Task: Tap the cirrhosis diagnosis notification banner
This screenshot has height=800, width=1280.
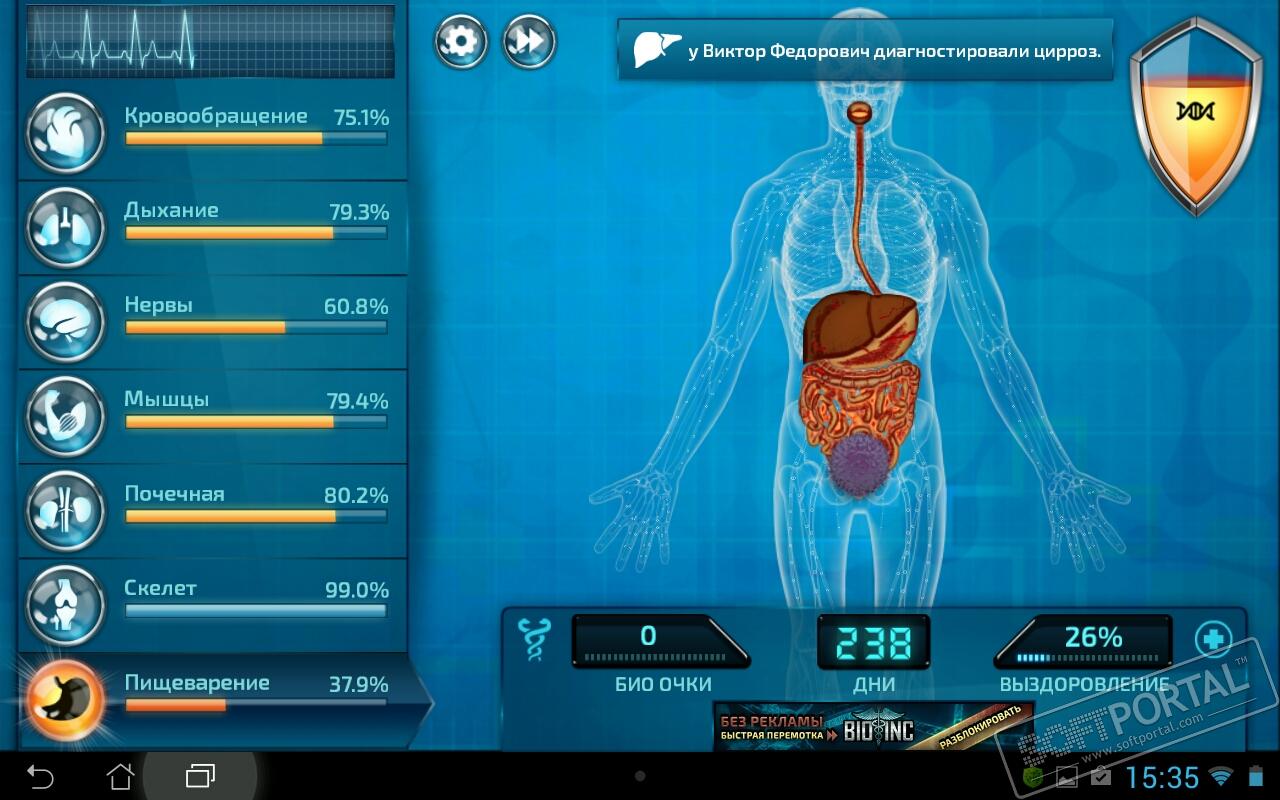Action: pyautogui.click(x=866, y=50)
